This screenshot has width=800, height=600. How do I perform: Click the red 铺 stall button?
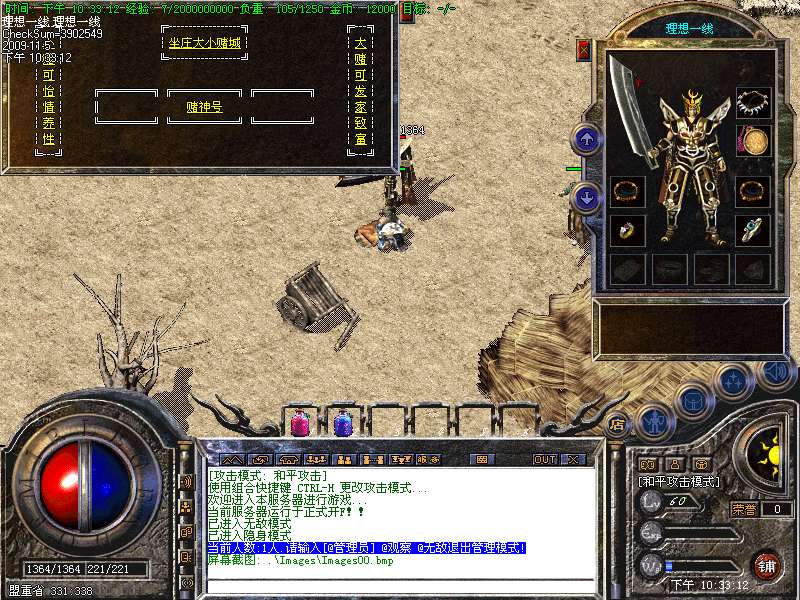tap(766, 564)
